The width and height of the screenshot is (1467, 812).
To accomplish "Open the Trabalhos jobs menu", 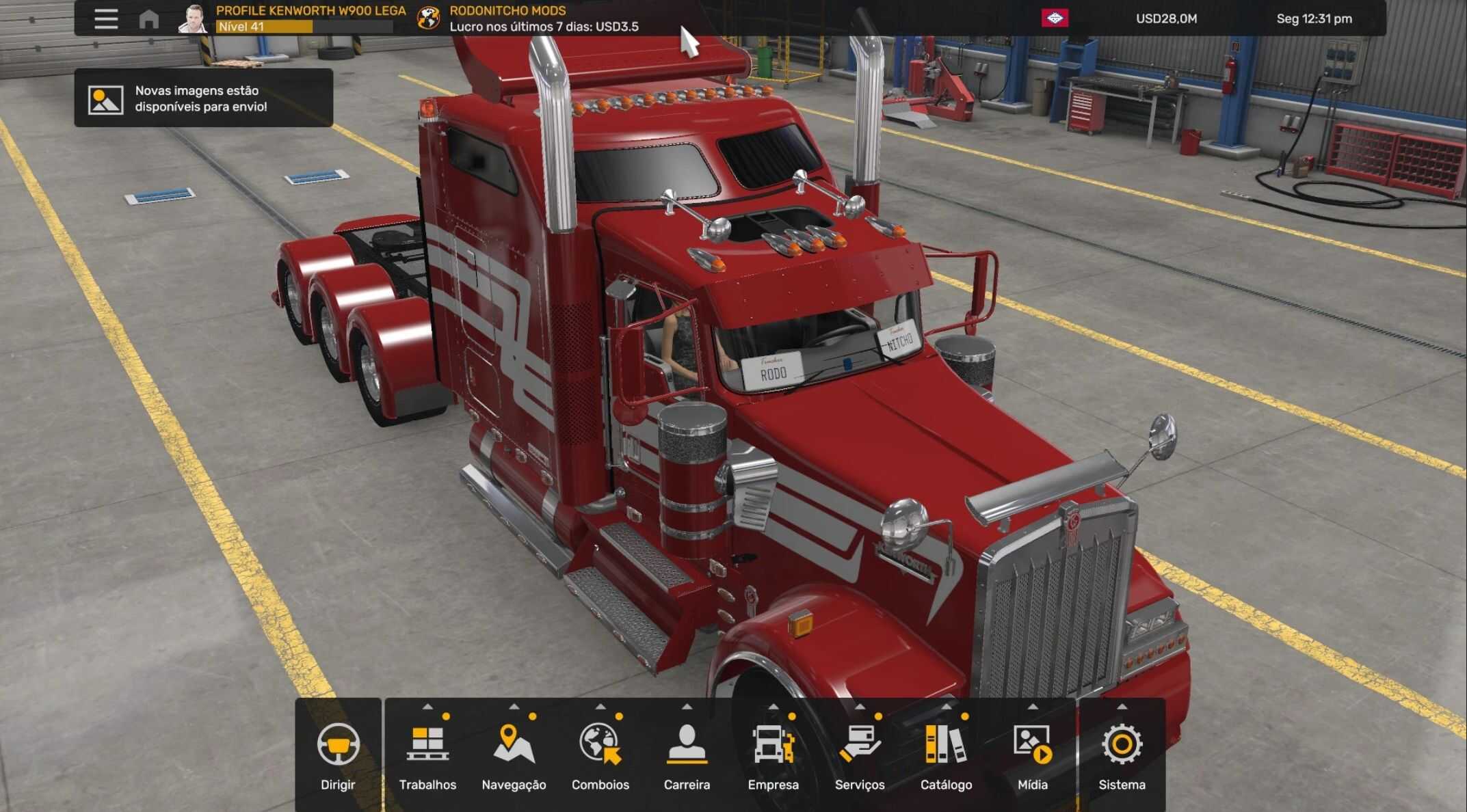I will [427, 754].
